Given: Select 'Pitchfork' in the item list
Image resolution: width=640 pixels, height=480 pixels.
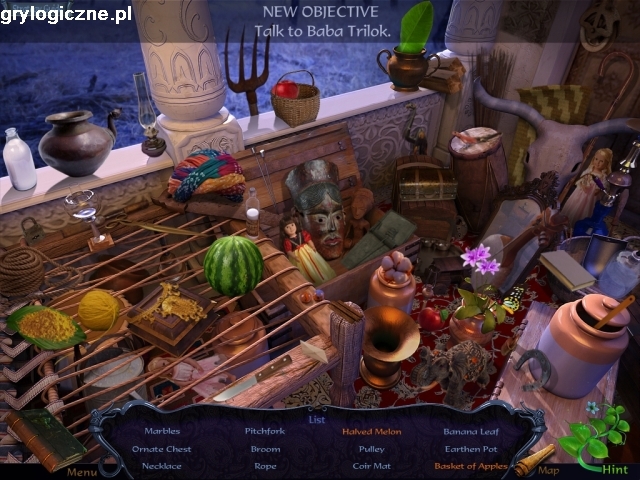Looking at the screenshot, I should (265, 432).
